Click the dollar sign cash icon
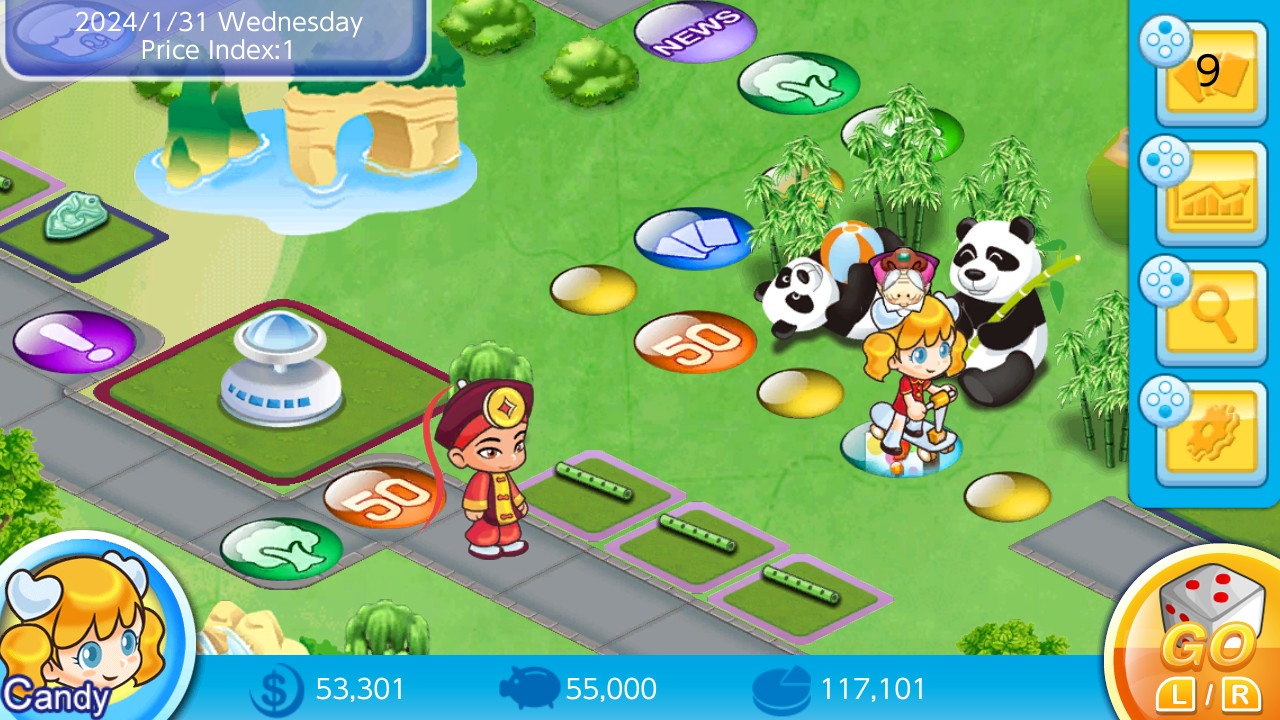This screenshot has width=1280, height=720. [x=275, y=689]
